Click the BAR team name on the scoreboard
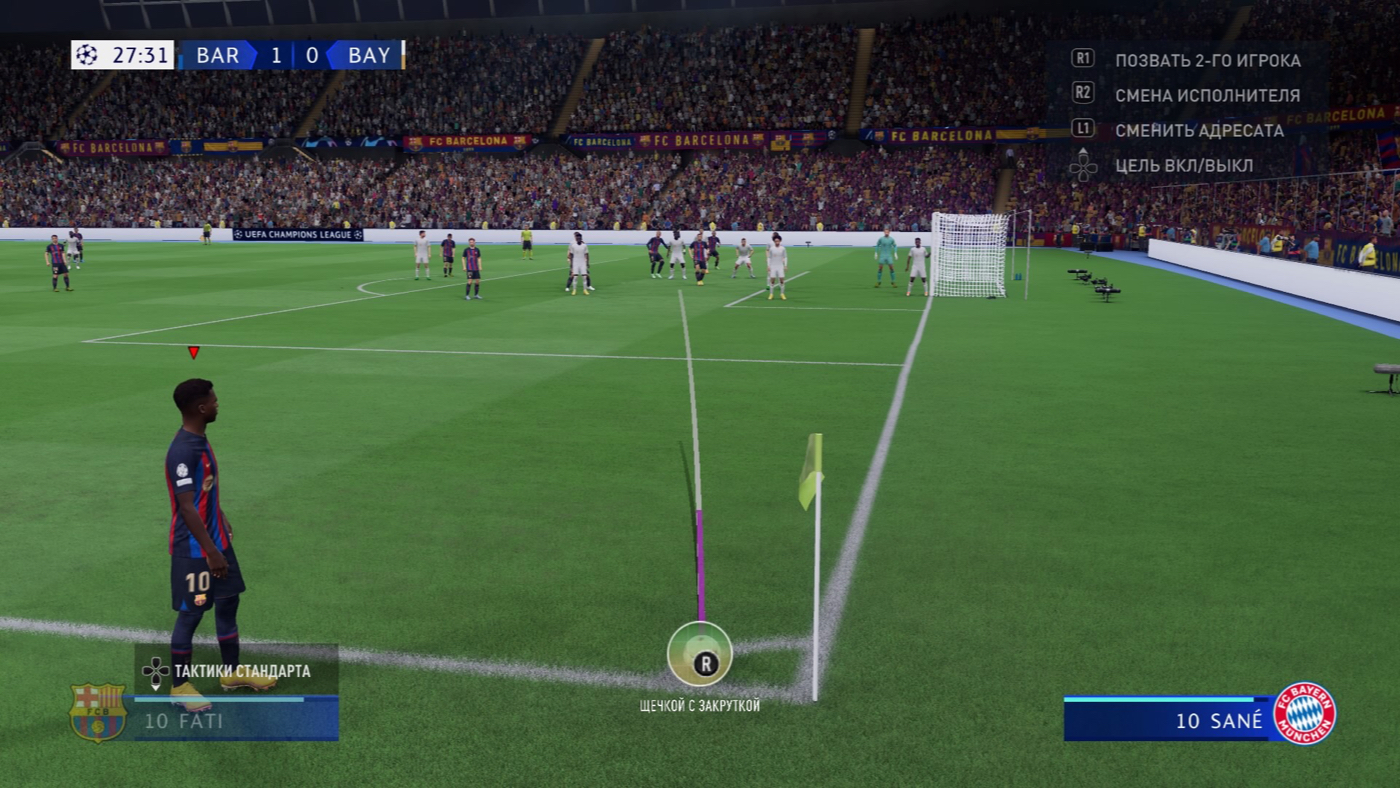The image size is (1400, 788). 219,56
